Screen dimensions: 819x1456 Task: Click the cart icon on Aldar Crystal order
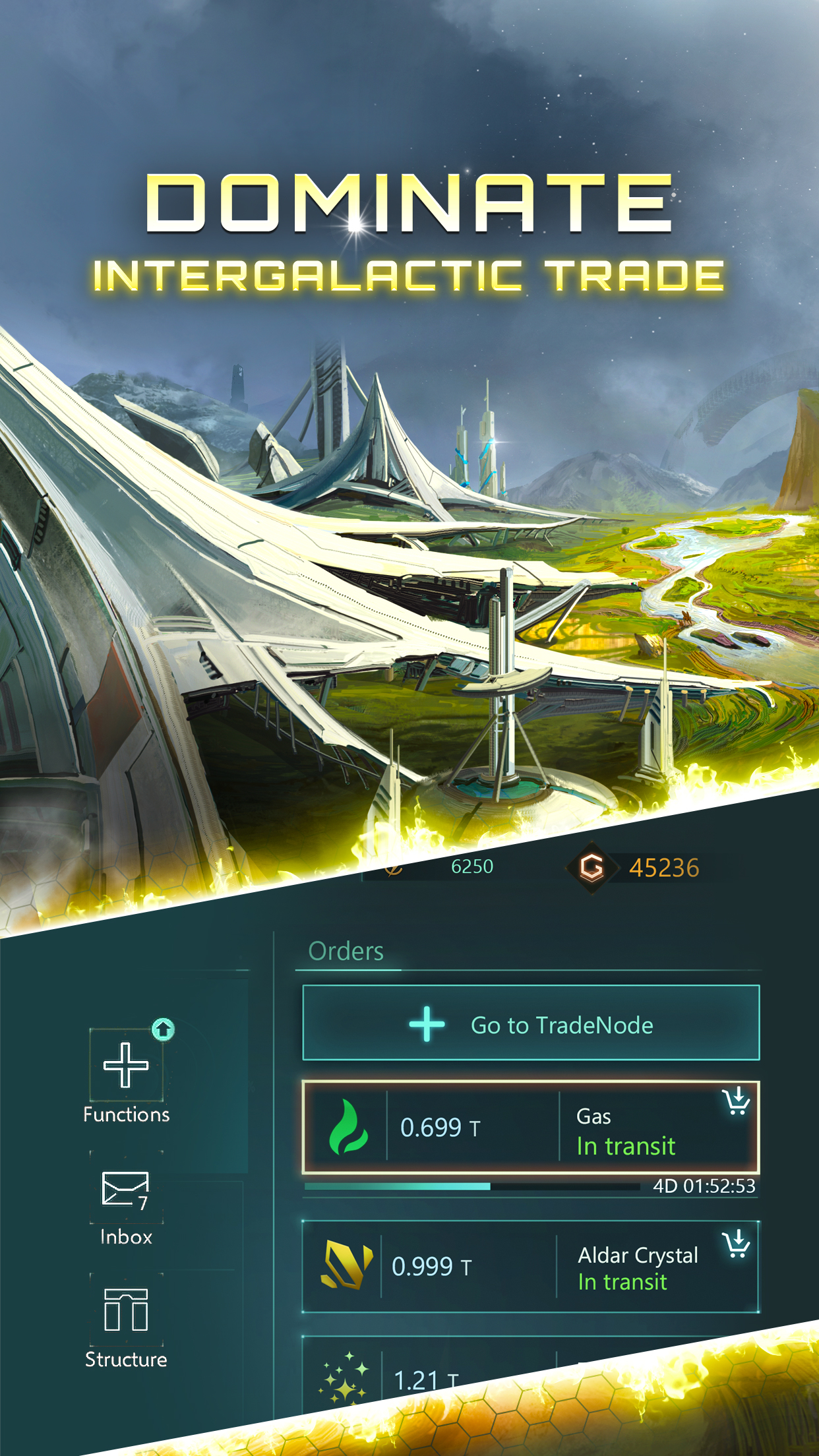coord(736,1244)
